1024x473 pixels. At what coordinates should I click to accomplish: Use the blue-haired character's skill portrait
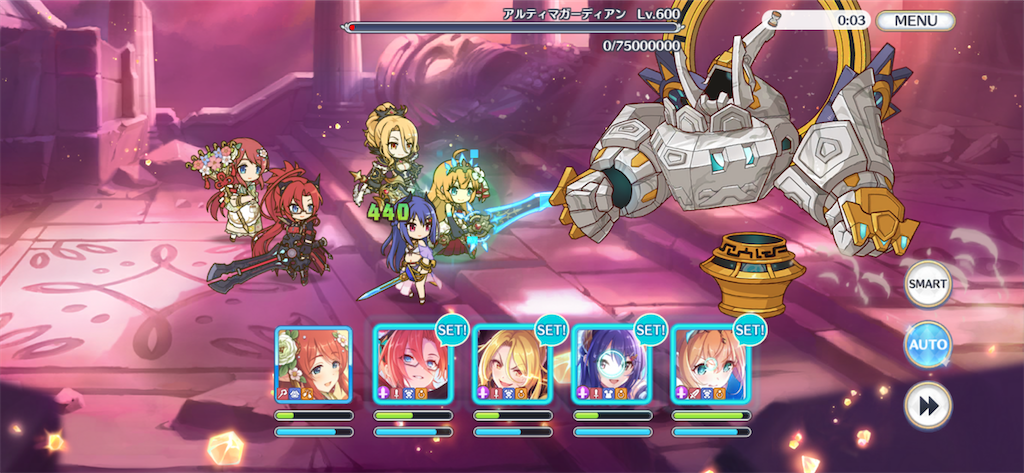tap(610, 364)
